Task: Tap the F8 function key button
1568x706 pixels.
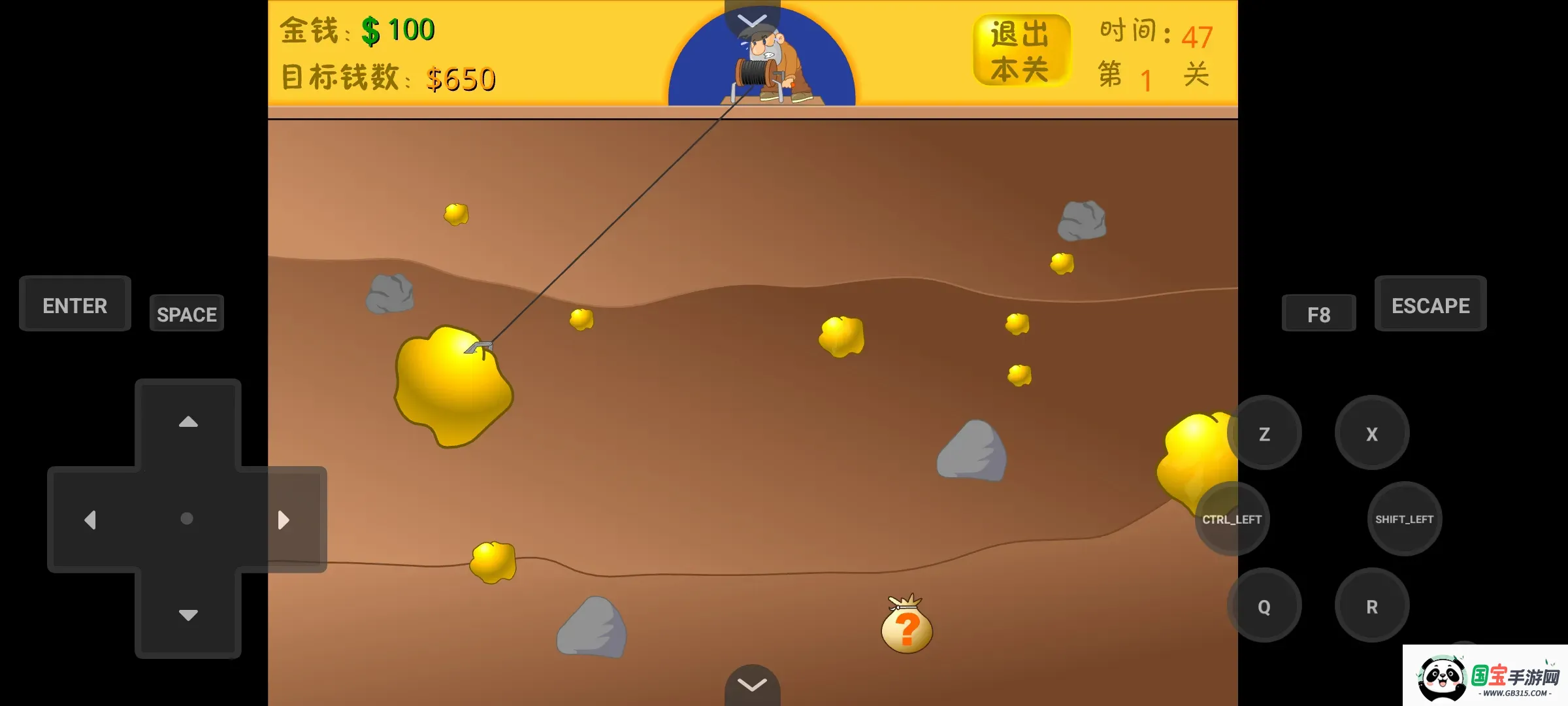Action: click(1318, 314)
